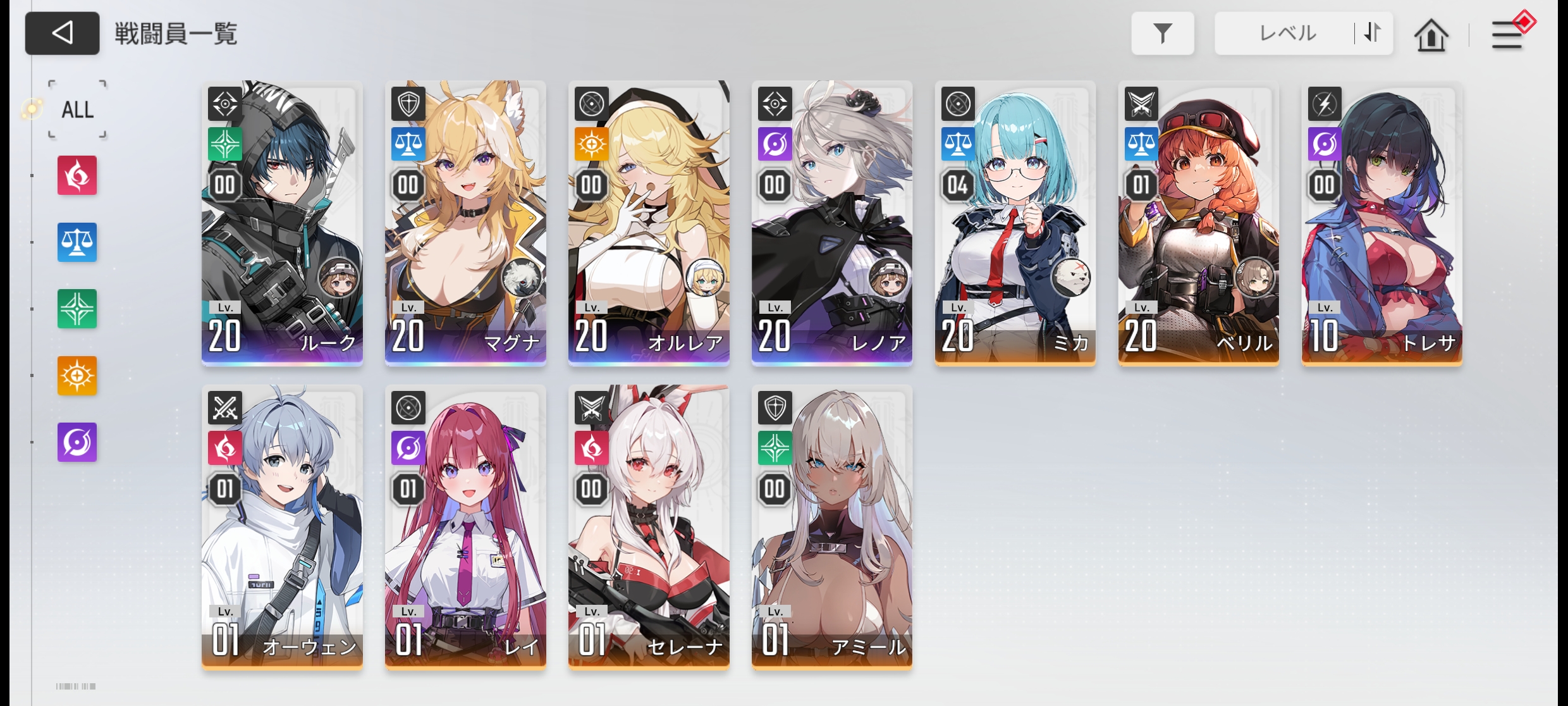Go back with the arrow button

62,33
